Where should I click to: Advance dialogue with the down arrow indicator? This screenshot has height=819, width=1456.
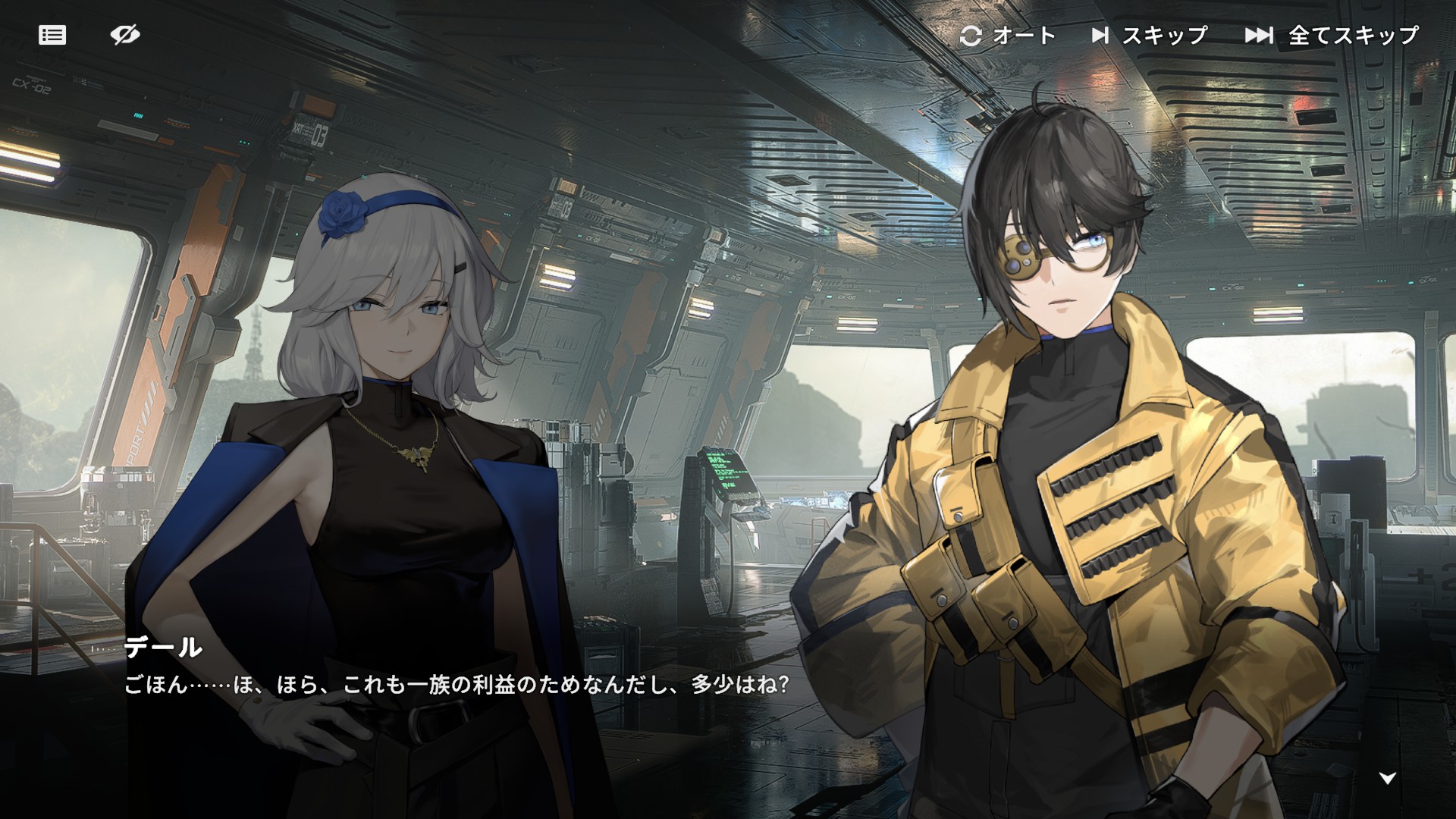point(1387,778)
